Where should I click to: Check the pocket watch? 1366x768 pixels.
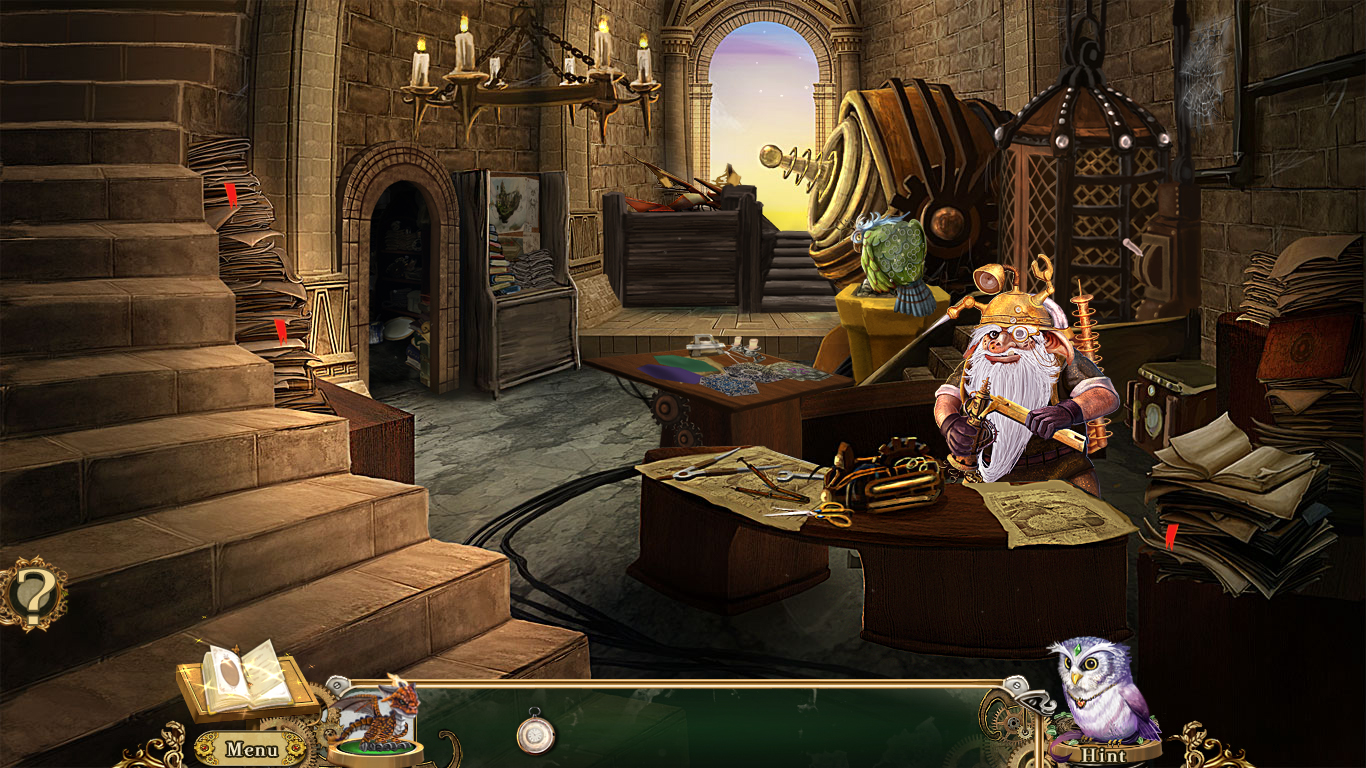point(538,735)
